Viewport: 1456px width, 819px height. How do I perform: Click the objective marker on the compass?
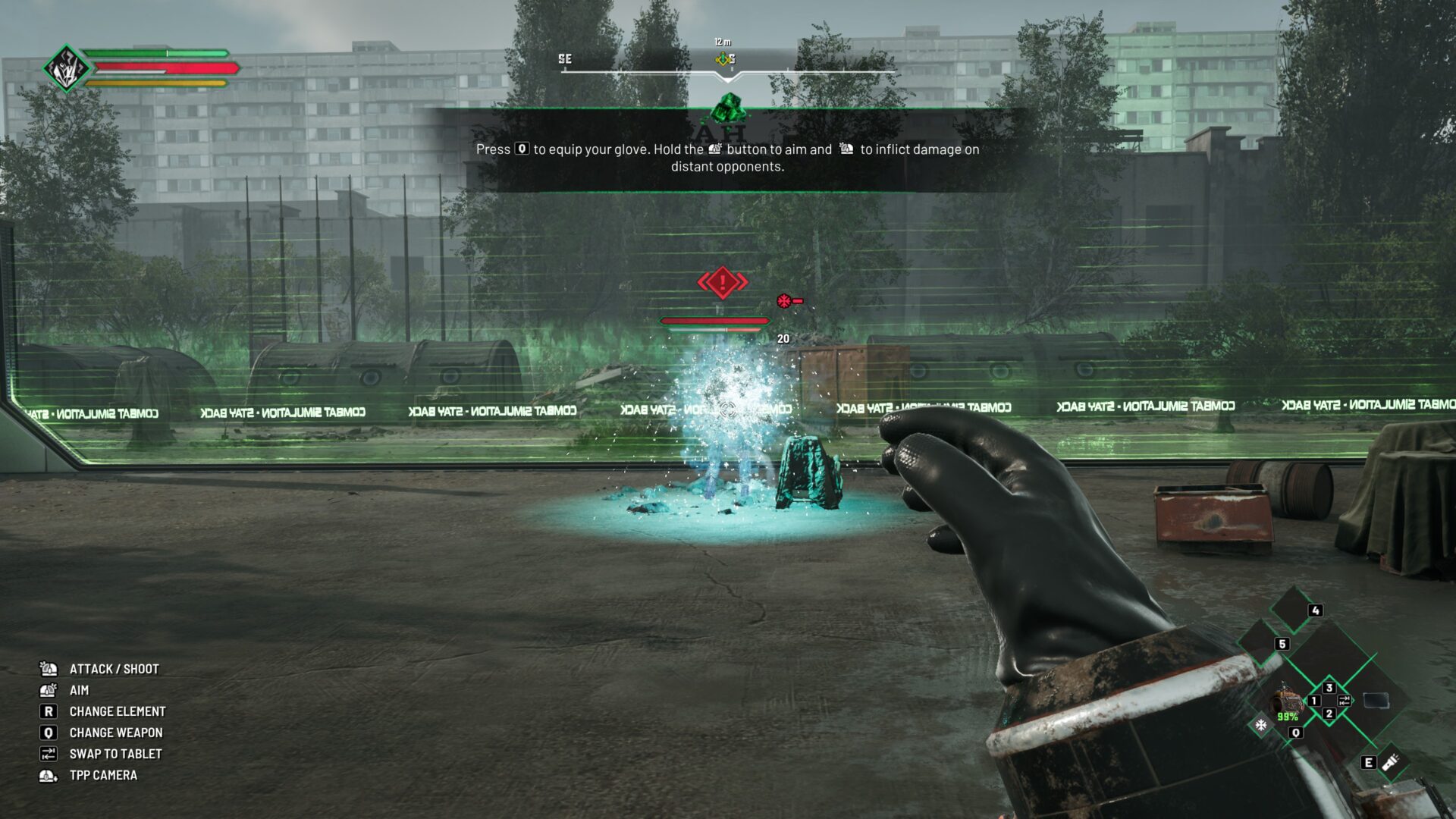[x=723, y=59]
